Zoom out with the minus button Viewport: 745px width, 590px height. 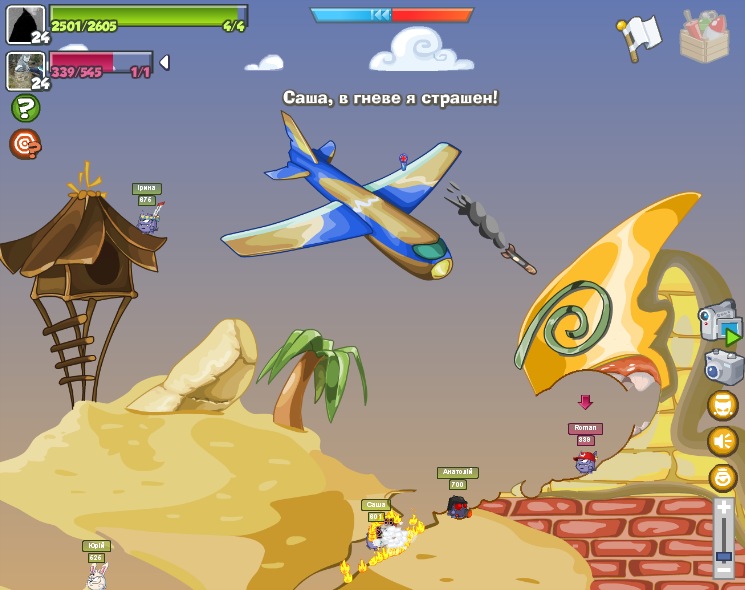(724, 571)
